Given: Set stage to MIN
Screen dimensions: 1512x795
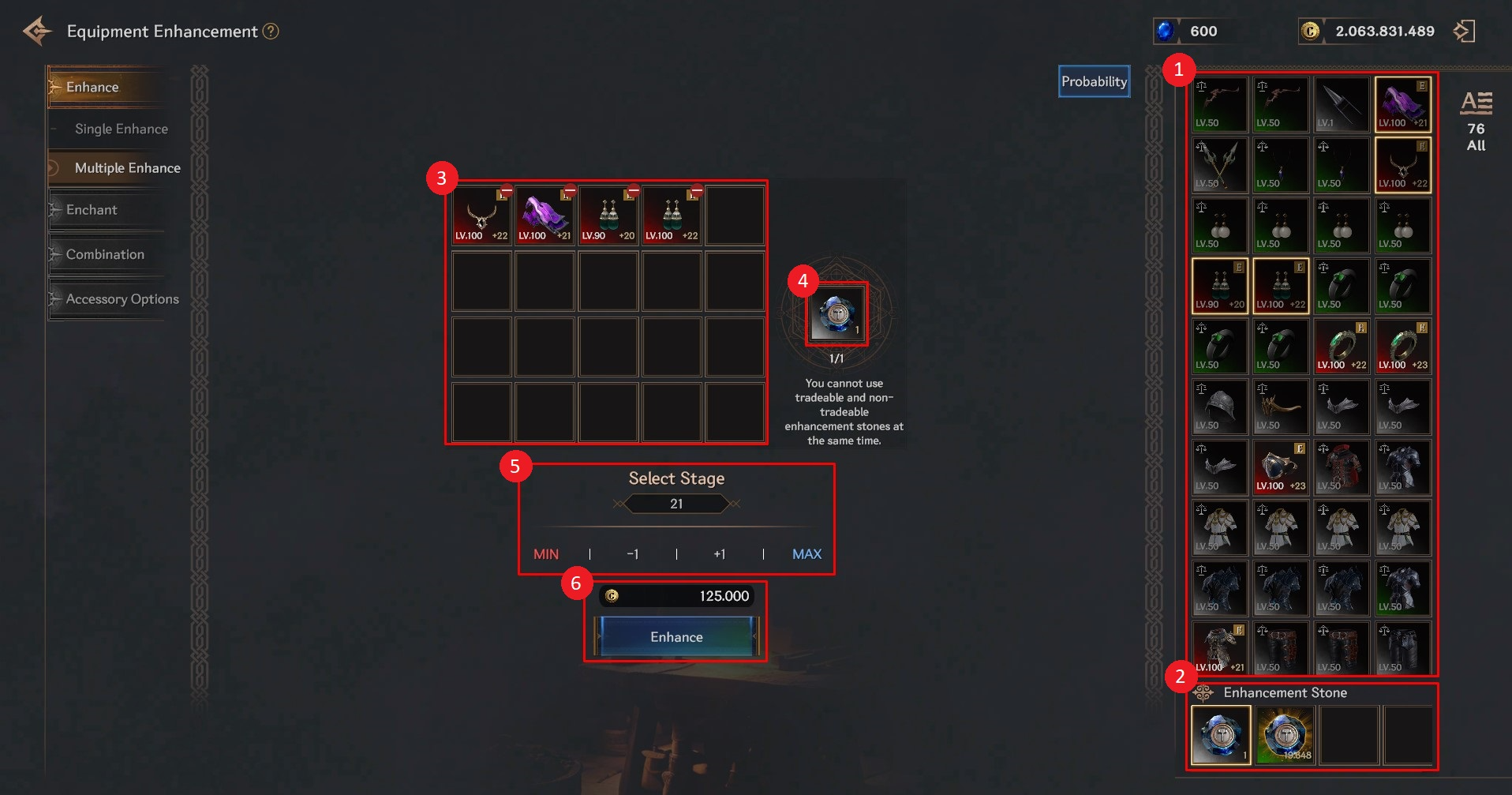Looking at the screenshot, I should coord(546,554).
